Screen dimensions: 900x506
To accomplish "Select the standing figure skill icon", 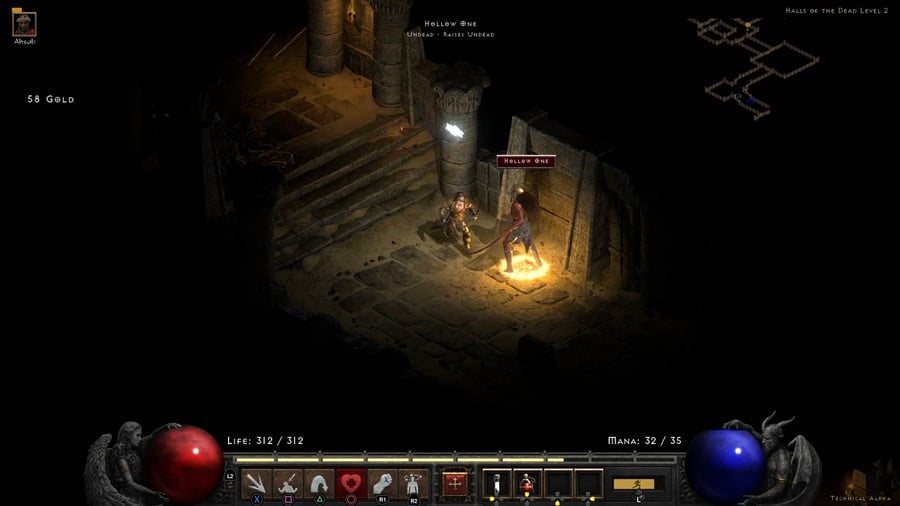I will [413, 484].
